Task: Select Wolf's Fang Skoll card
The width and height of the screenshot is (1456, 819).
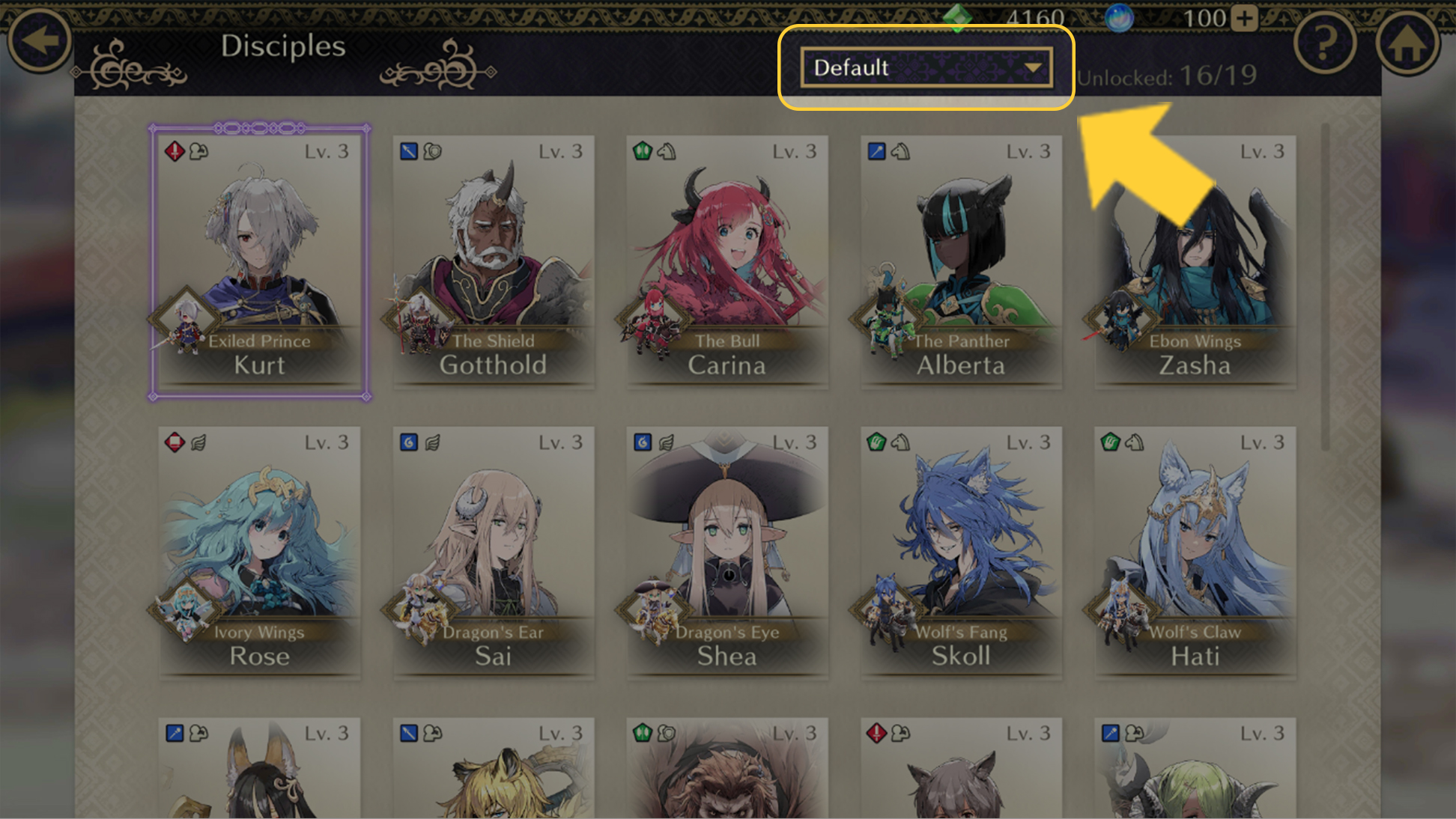Action: tap(961, 552)
